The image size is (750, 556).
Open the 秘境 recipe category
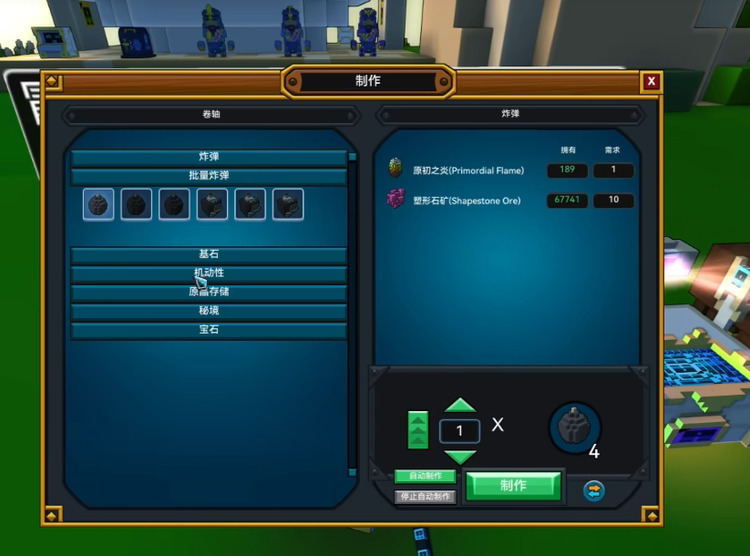pos(208,311)
